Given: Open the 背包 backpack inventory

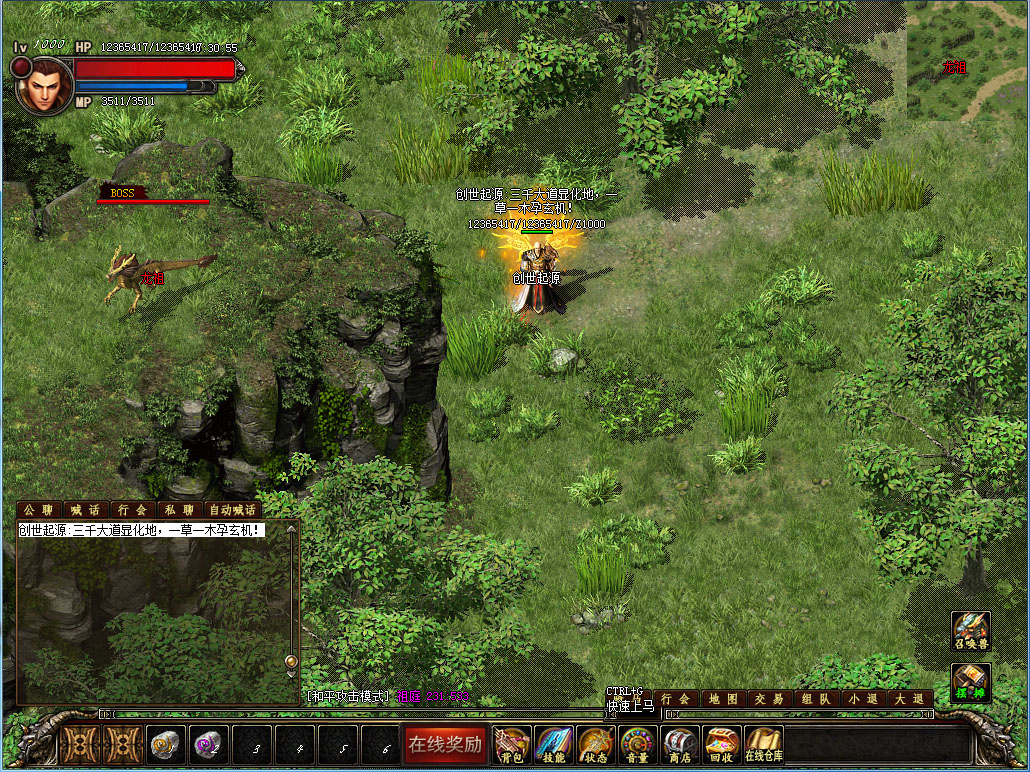Looking at the screenshot, I should pos(514,744).
